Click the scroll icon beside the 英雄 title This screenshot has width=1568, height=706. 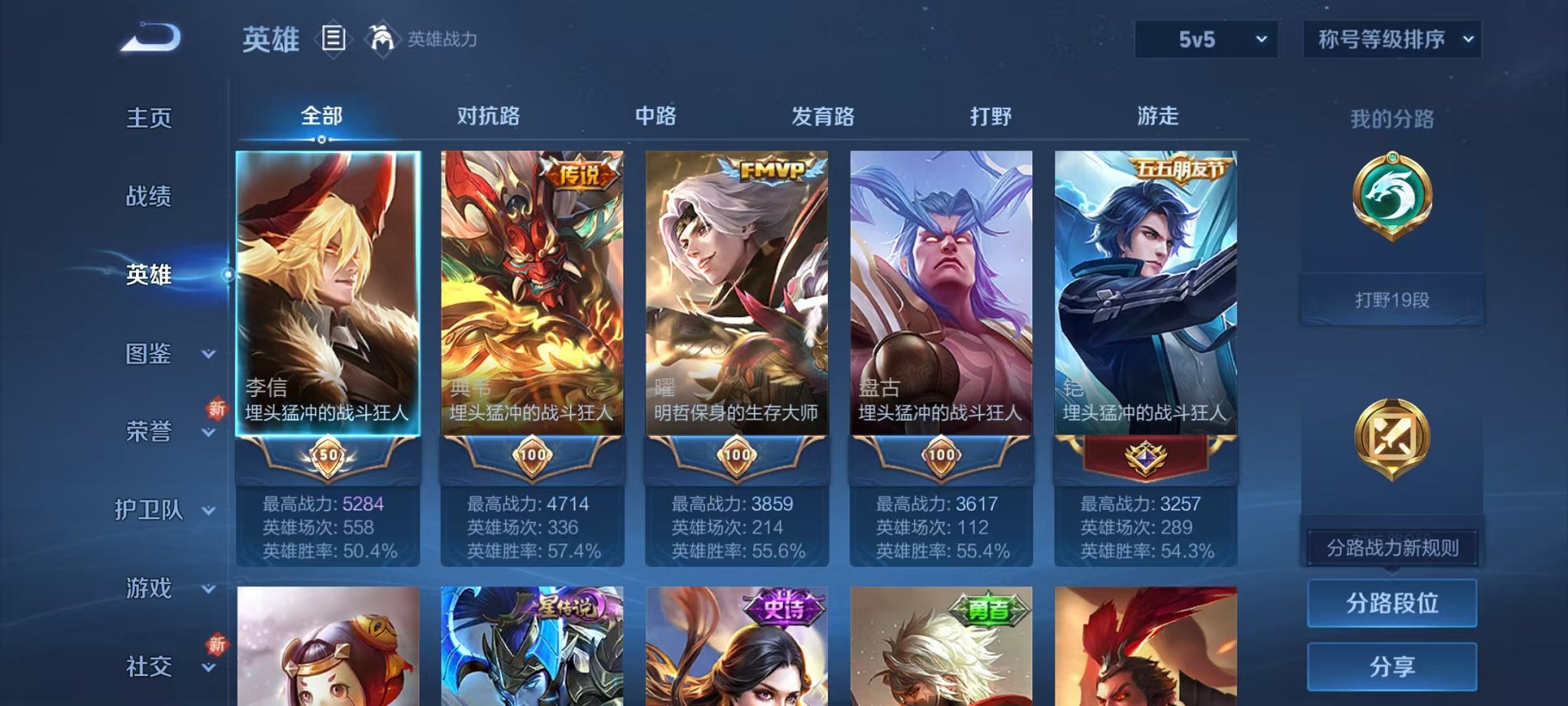tap(334, 37)
